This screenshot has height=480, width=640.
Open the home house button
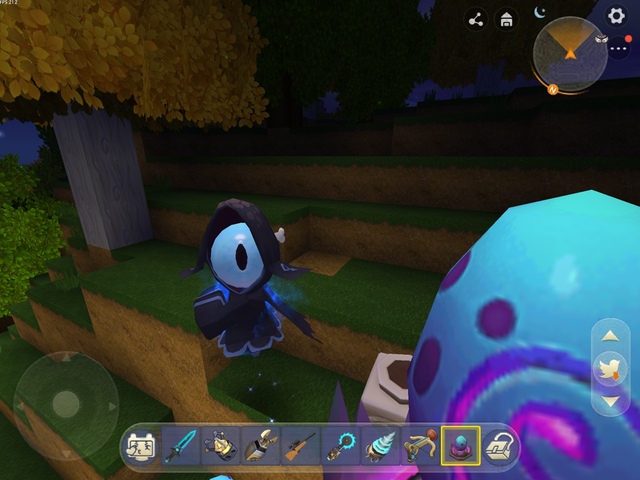click(507, 19)
